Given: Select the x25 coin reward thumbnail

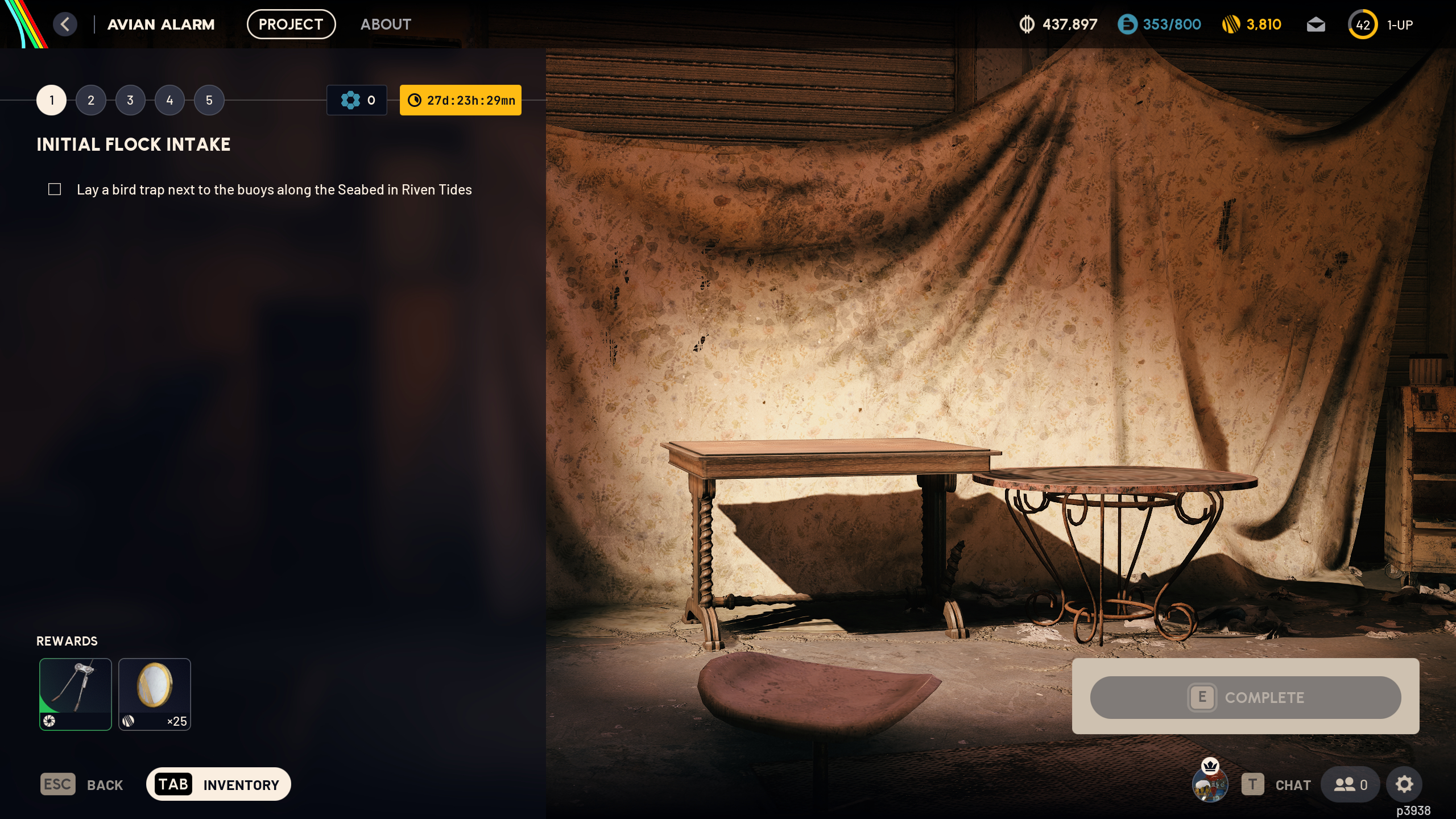Looking at the screenshot, I should [x=155, y=694].
